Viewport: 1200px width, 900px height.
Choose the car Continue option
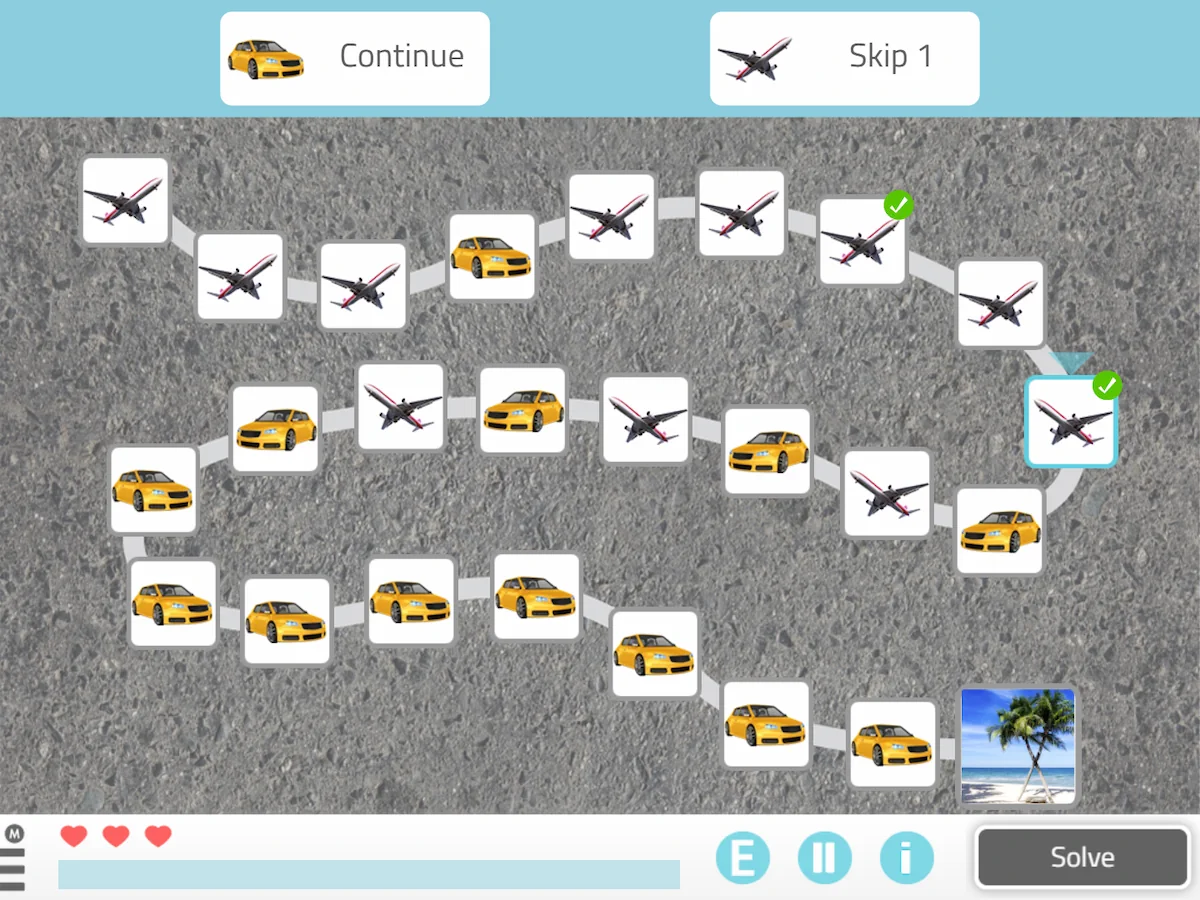tap(355, 58)
